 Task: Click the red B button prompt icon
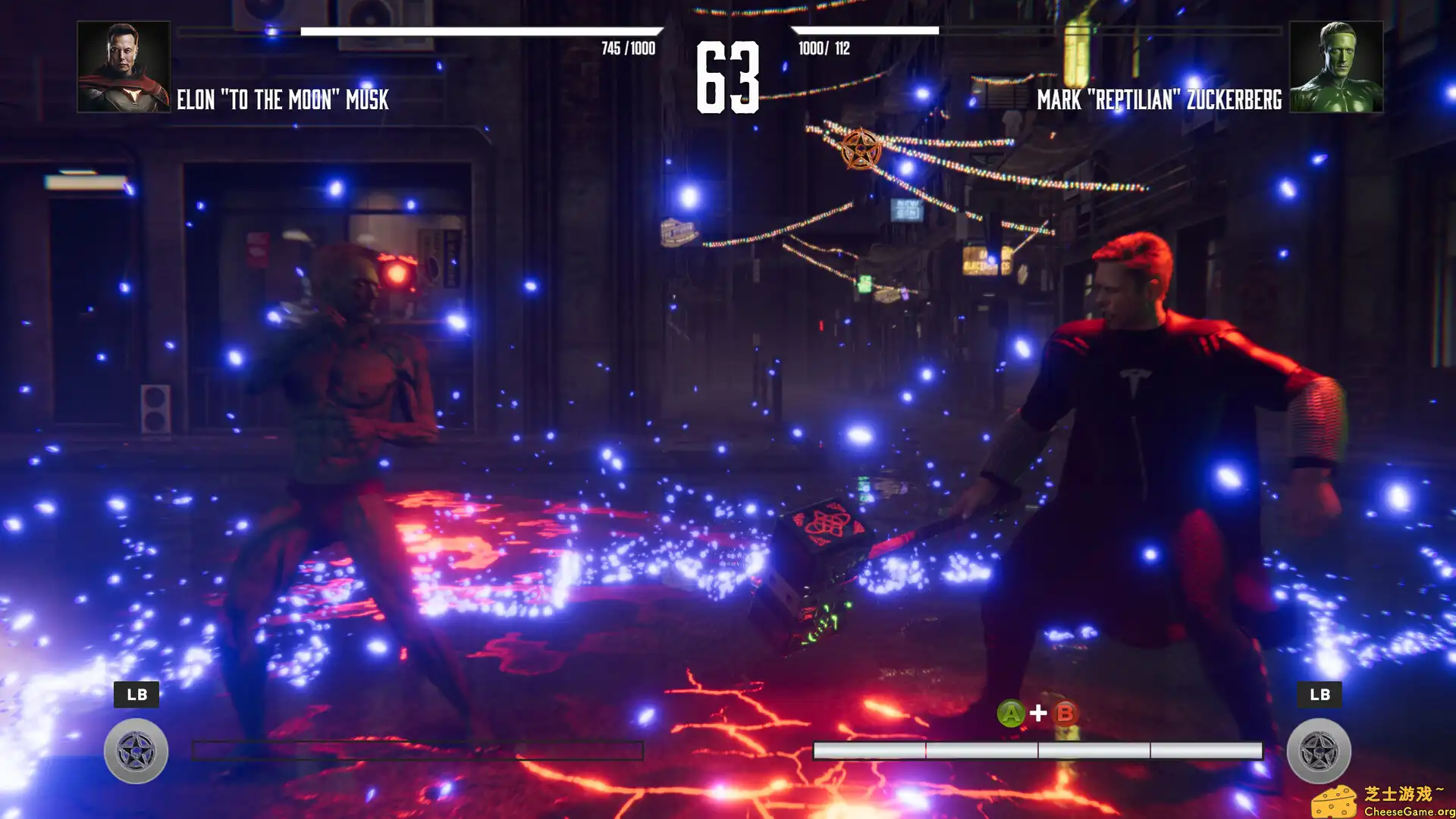pos(1064,713)
